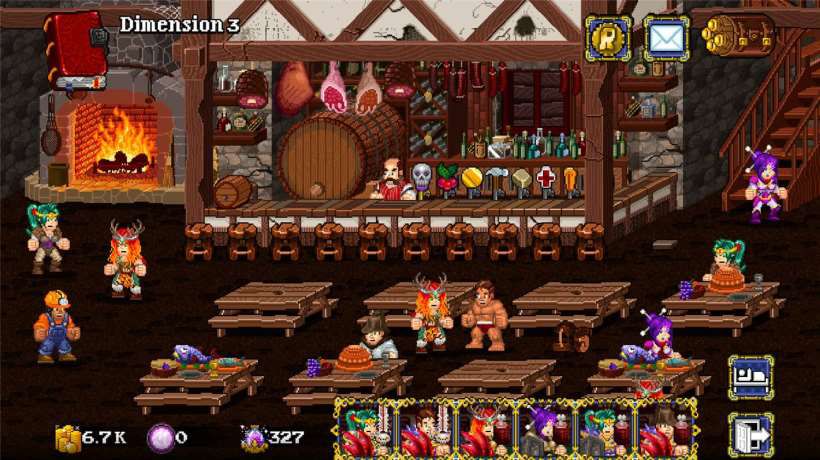Click the gold R relic coin button
Image resolution: width=820 pixels, height=460 pixels.
607,39
